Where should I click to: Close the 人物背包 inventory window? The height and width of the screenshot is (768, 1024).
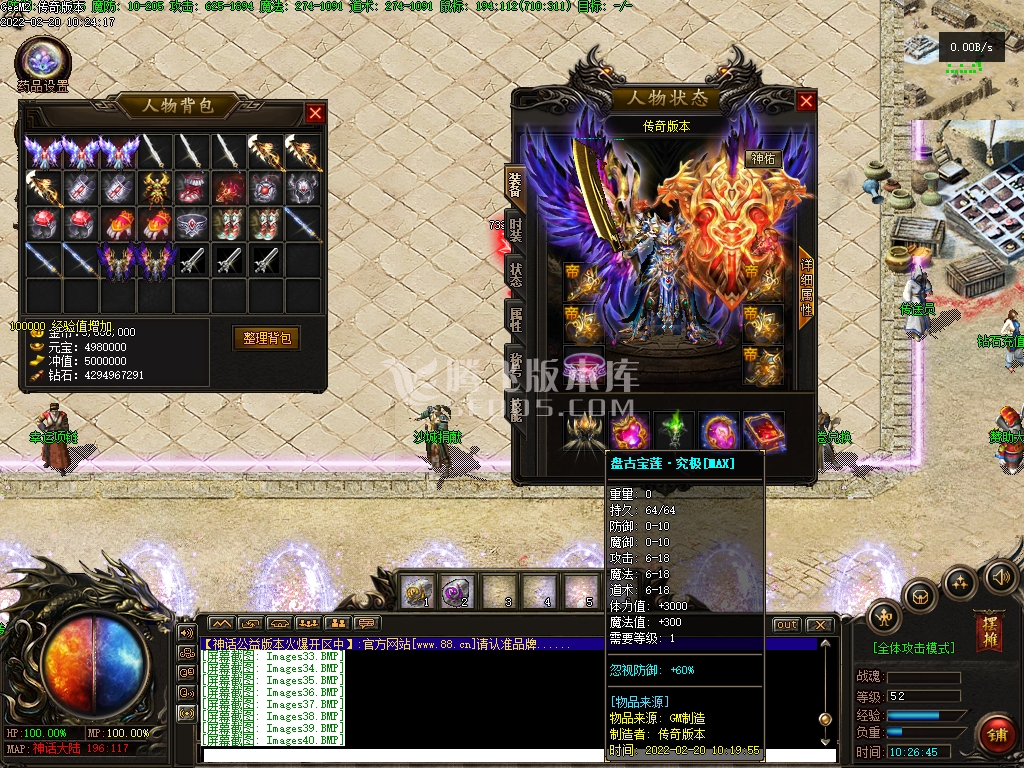pos(315,113)
